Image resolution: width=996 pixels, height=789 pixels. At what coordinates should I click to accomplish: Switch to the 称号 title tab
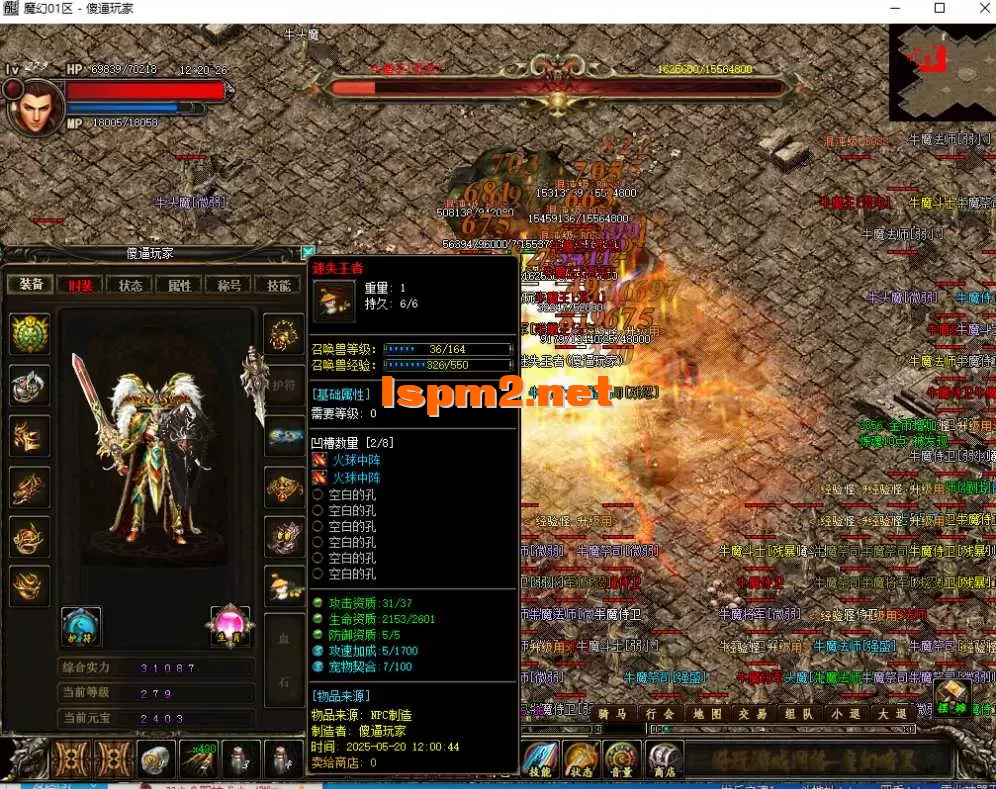[228, 285]
